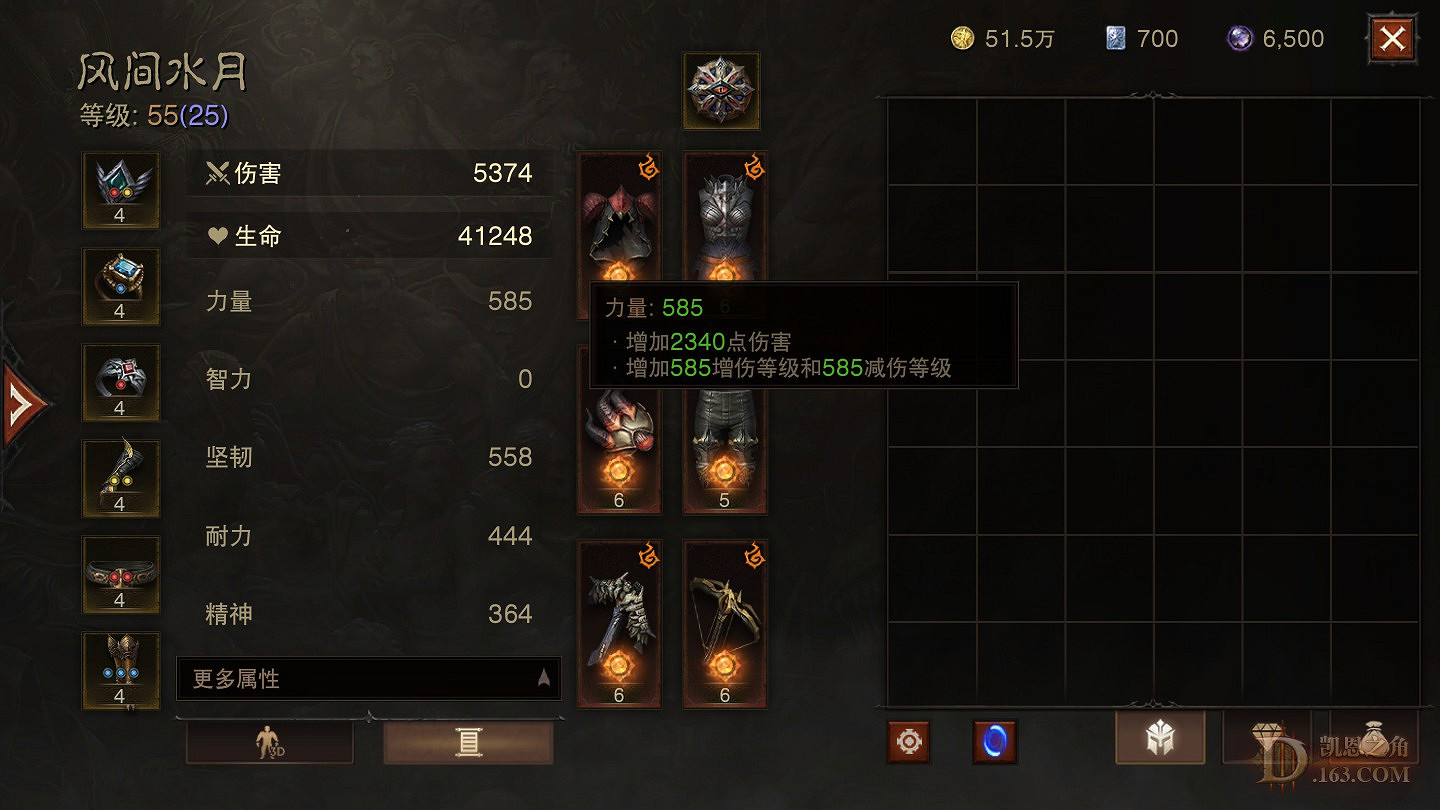1440x810 pixels.
Task: Select the legendary crossbow item
Action: [723, 625]
